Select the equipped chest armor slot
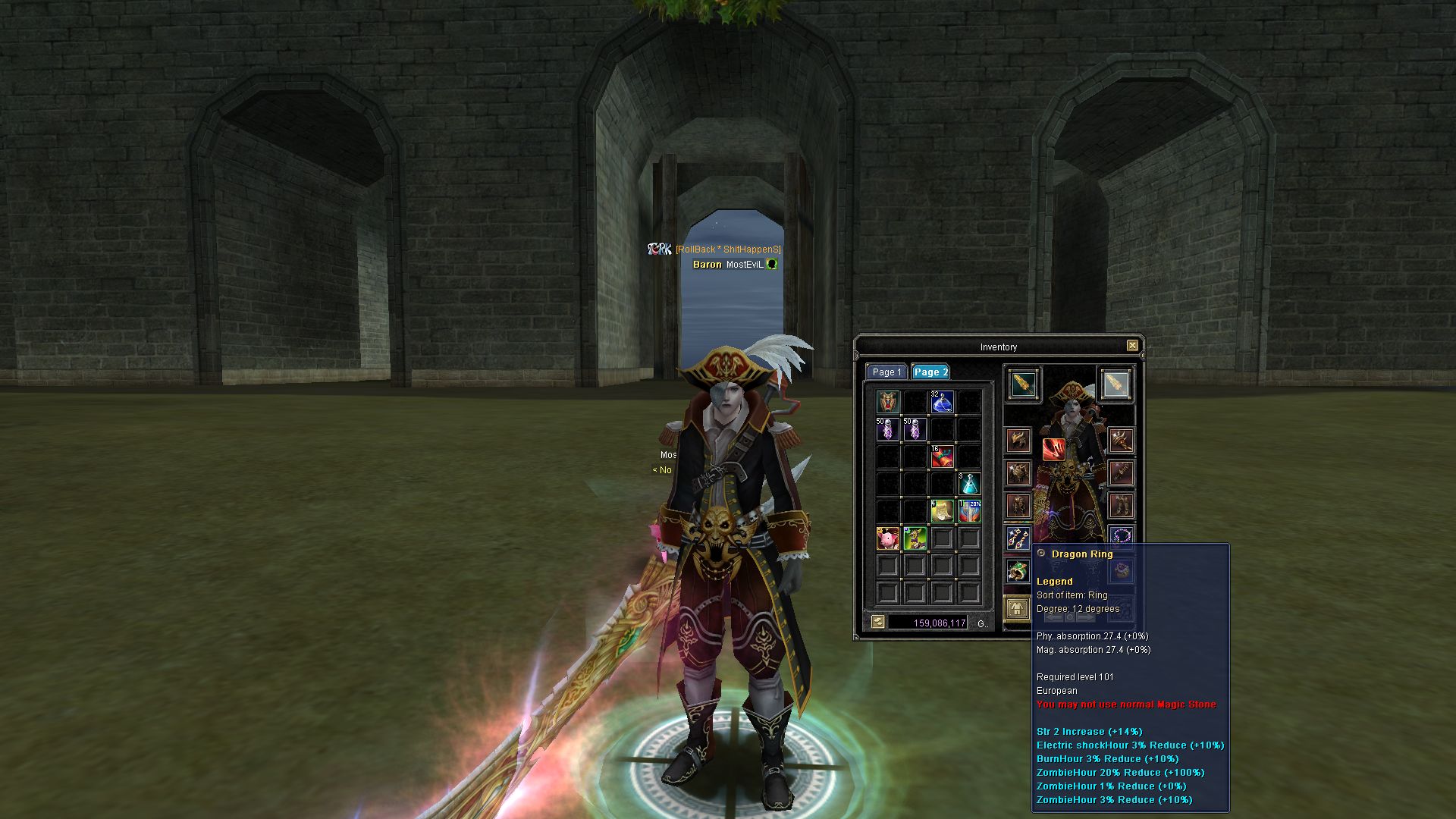 pyautogui.click(x=1018, y=473)
